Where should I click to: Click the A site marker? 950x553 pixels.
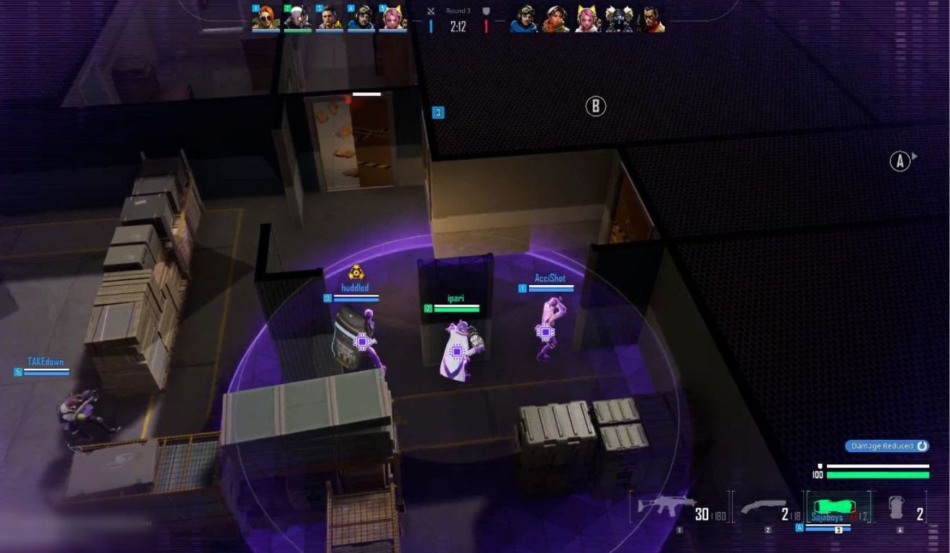coord(900,161)
